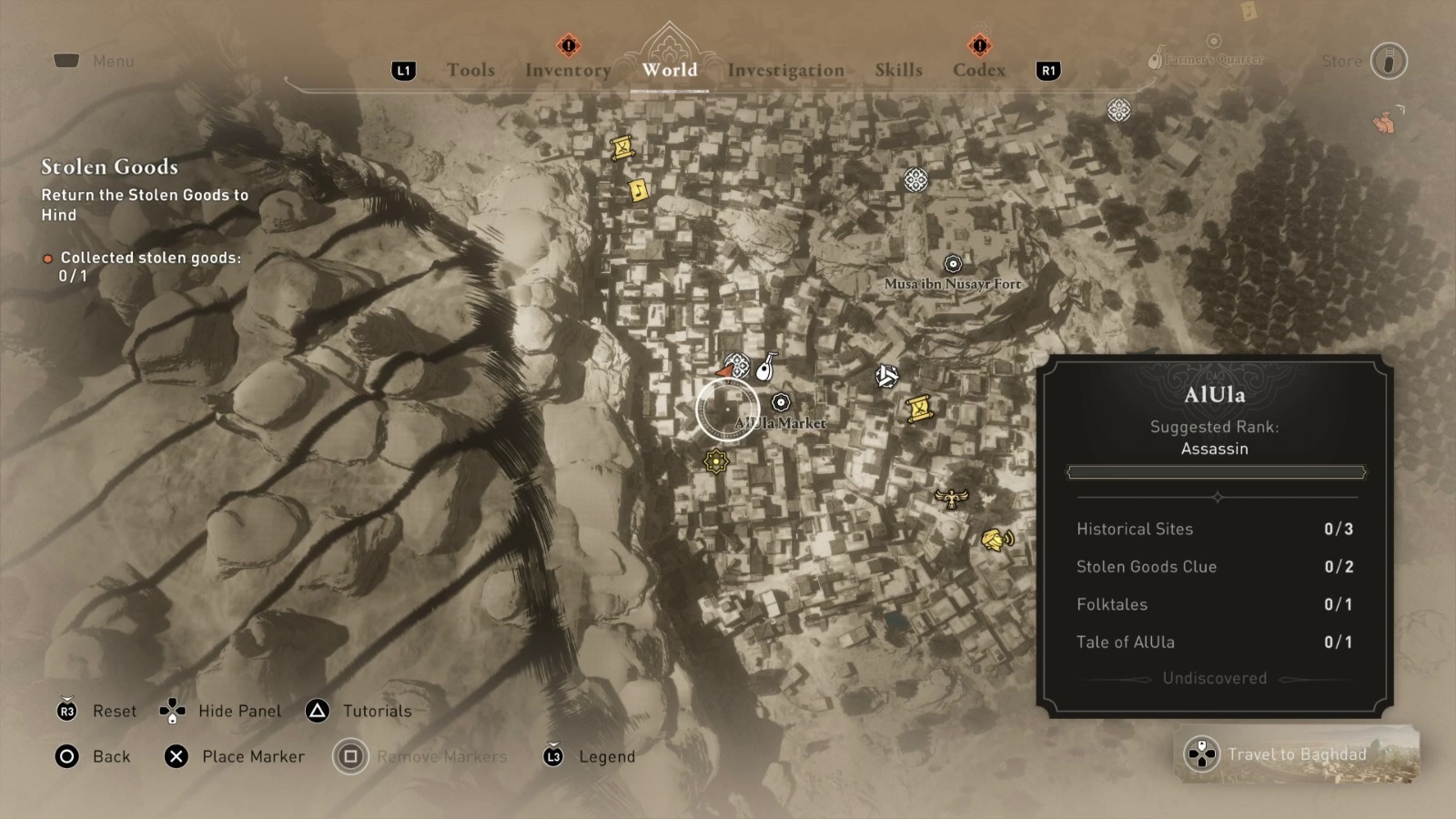The image size is (1456, 819).
Task: Open the AlUla Market district marker
Action: click(x=781, y=400)
